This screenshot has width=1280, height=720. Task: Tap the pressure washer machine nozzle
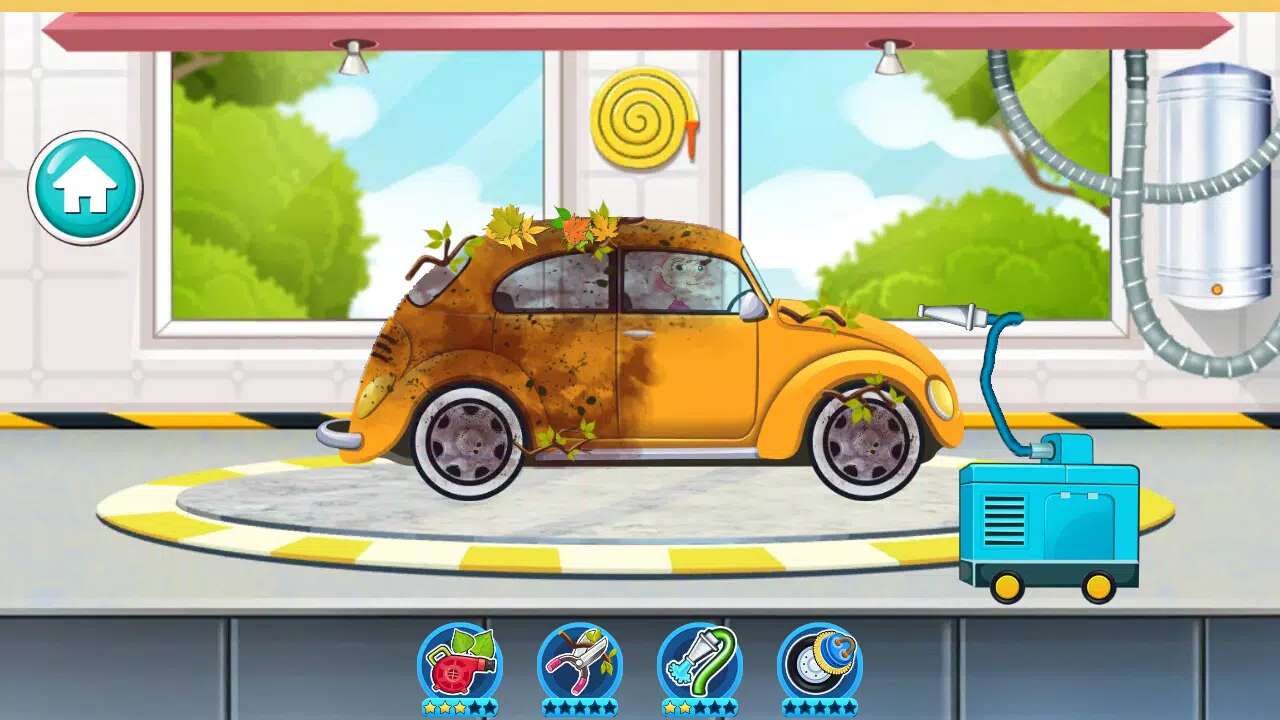(950, 312)
